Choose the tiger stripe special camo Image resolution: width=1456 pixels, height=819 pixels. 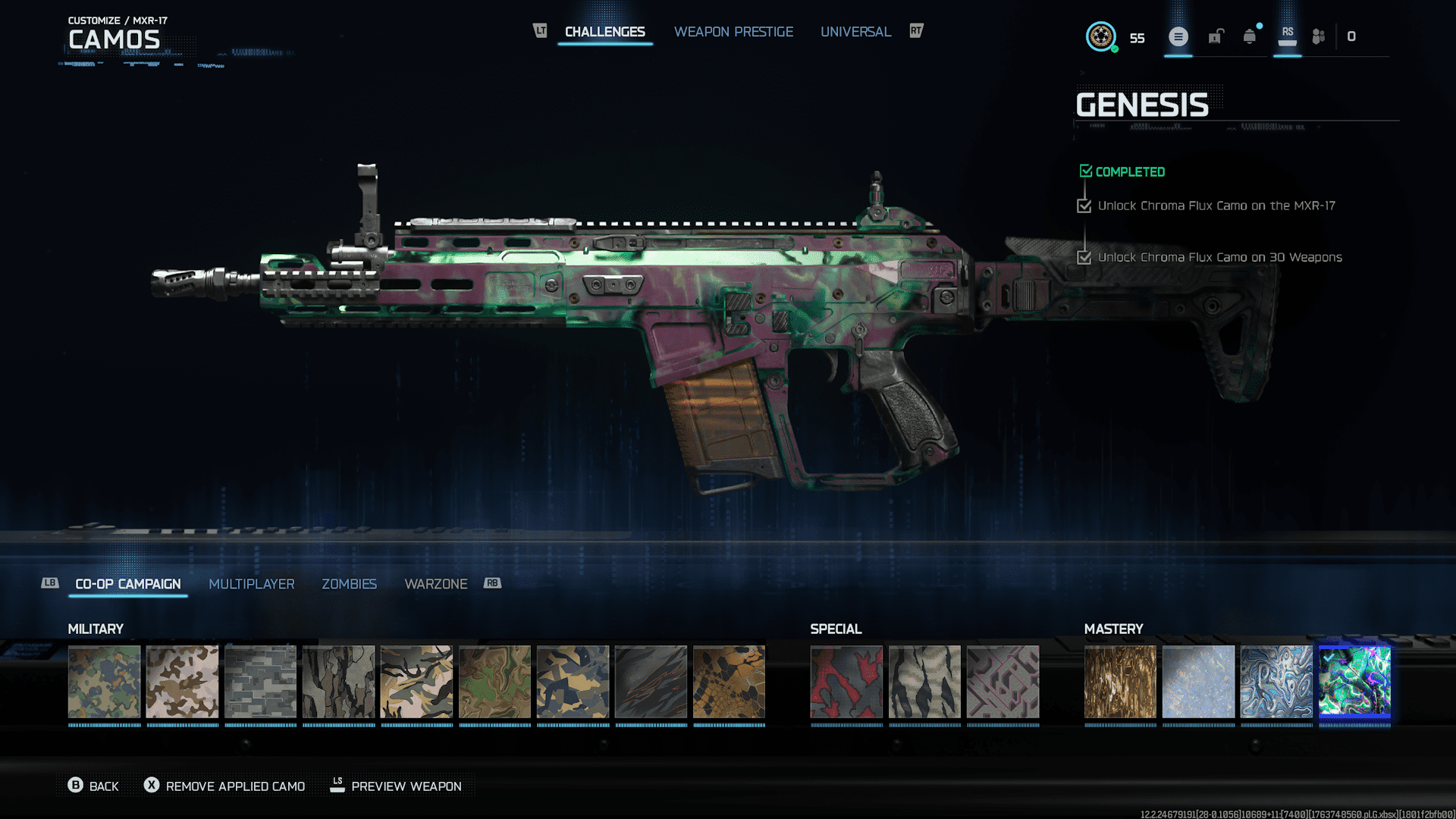coord(924,682)
